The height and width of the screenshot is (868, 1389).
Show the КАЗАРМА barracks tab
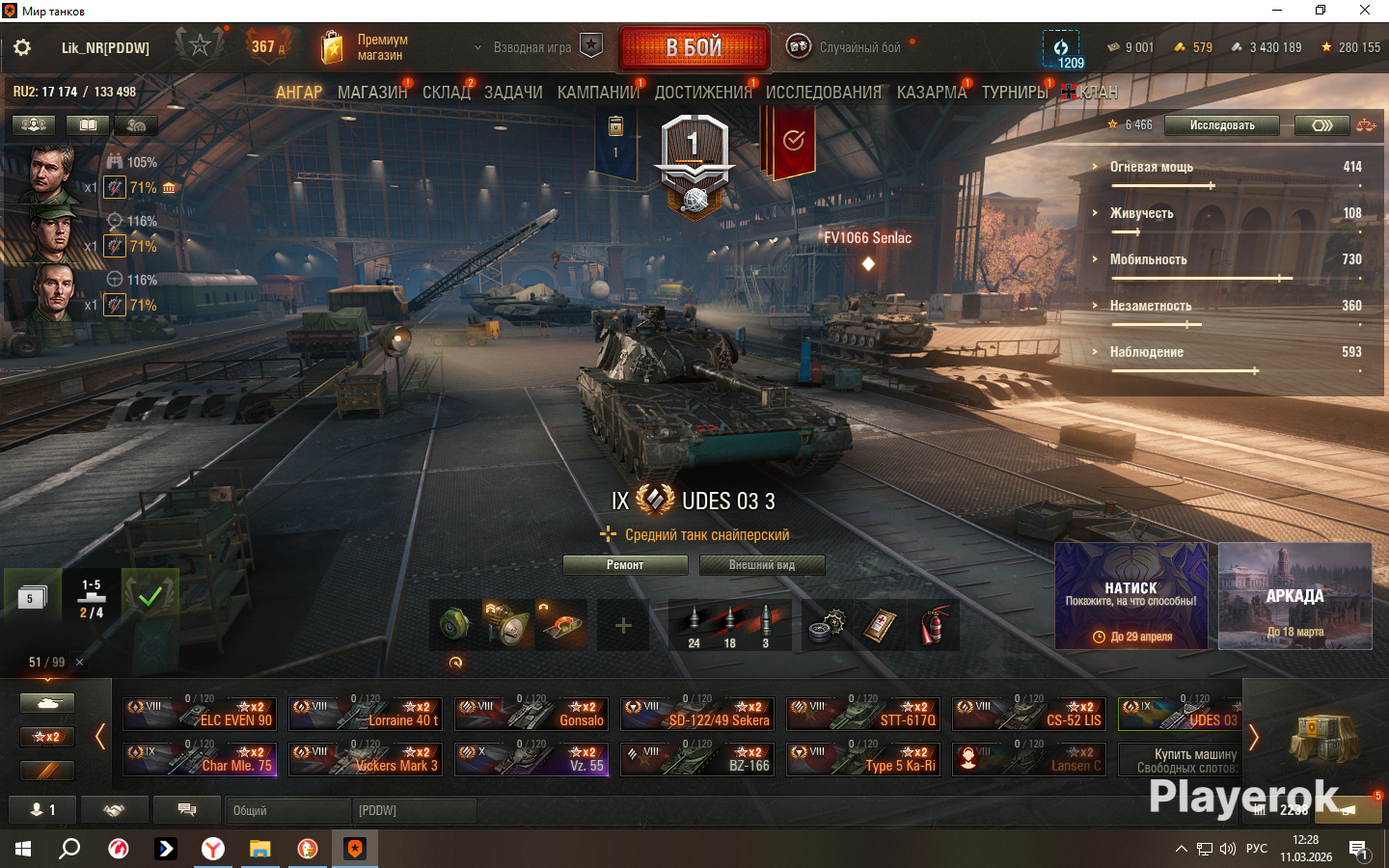pos(931,93)
